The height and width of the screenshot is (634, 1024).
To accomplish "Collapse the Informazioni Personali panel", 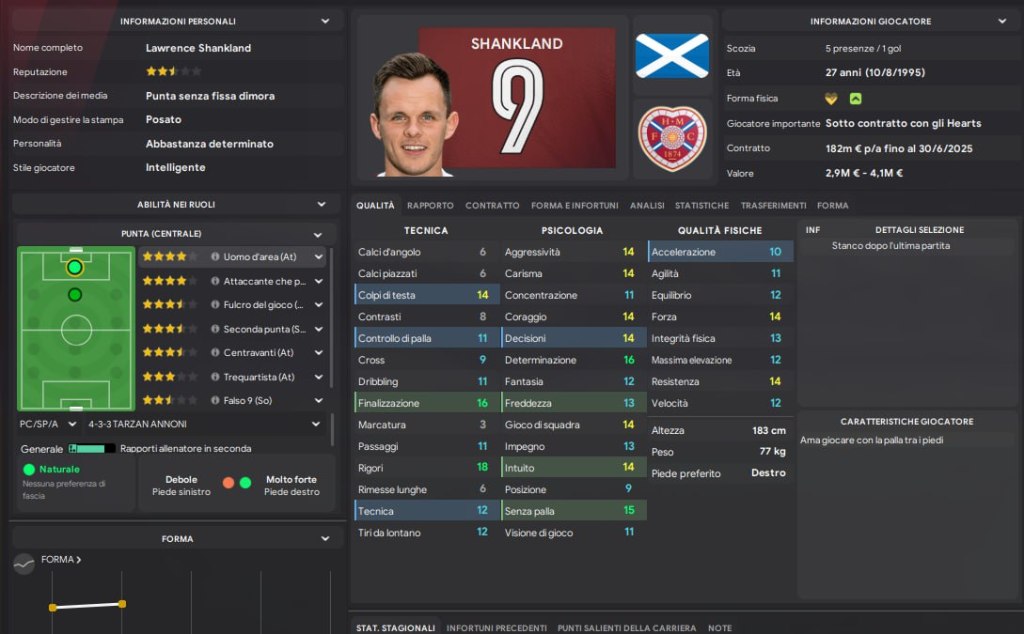I will pyautogui.click(x=325, y=21).
